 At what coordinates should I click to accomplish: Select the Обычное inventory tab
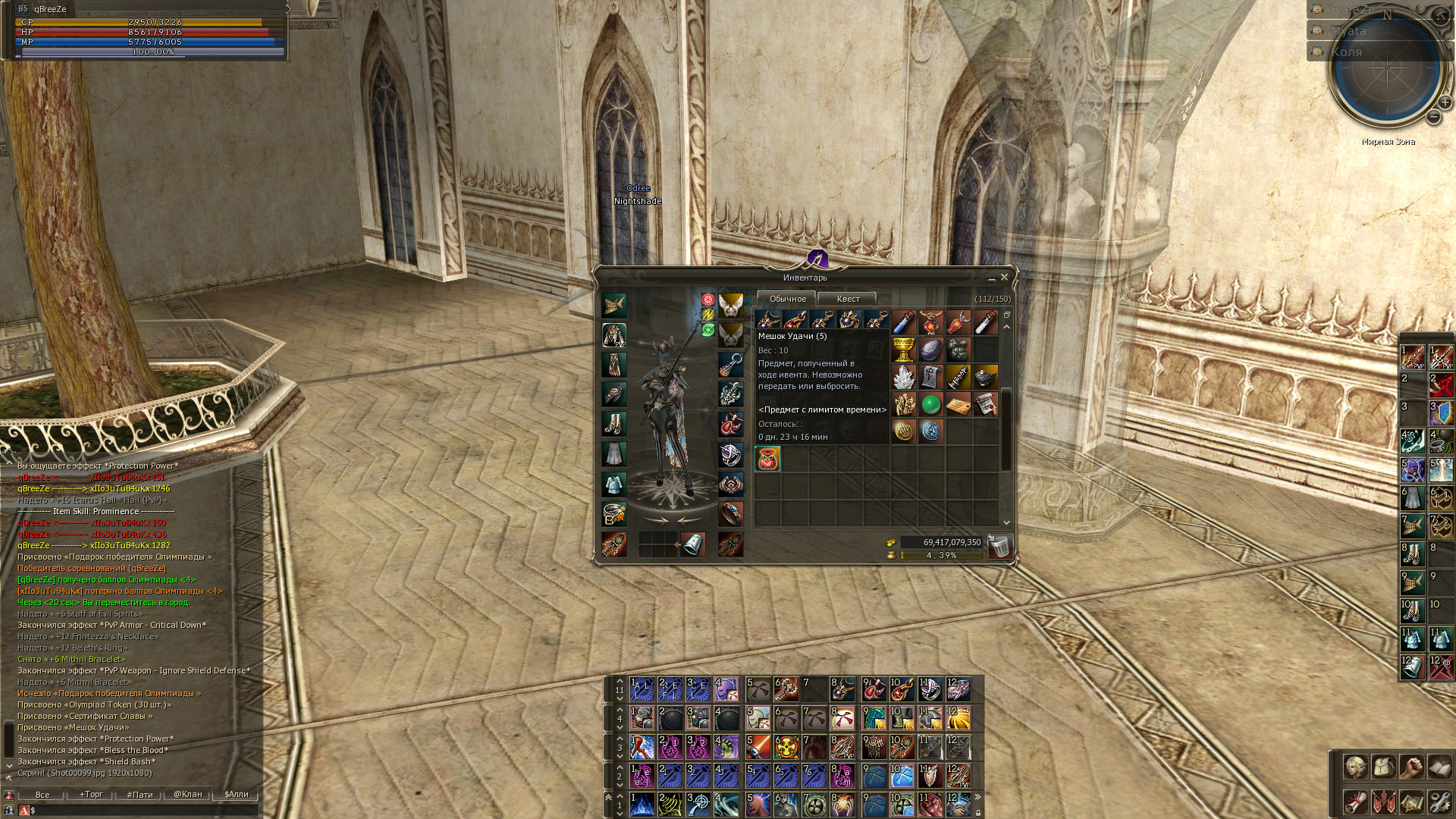point(787,299)
